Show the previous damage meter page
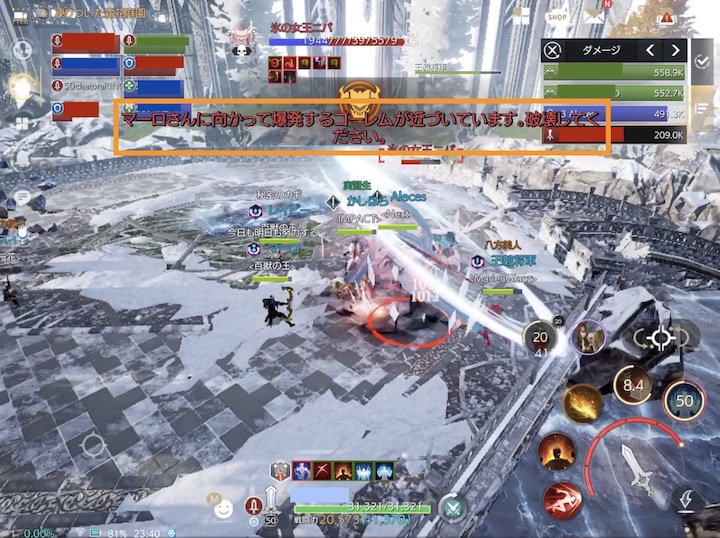Image resolution: width=720 pixels, height=538 pixels. click(649, 50)
